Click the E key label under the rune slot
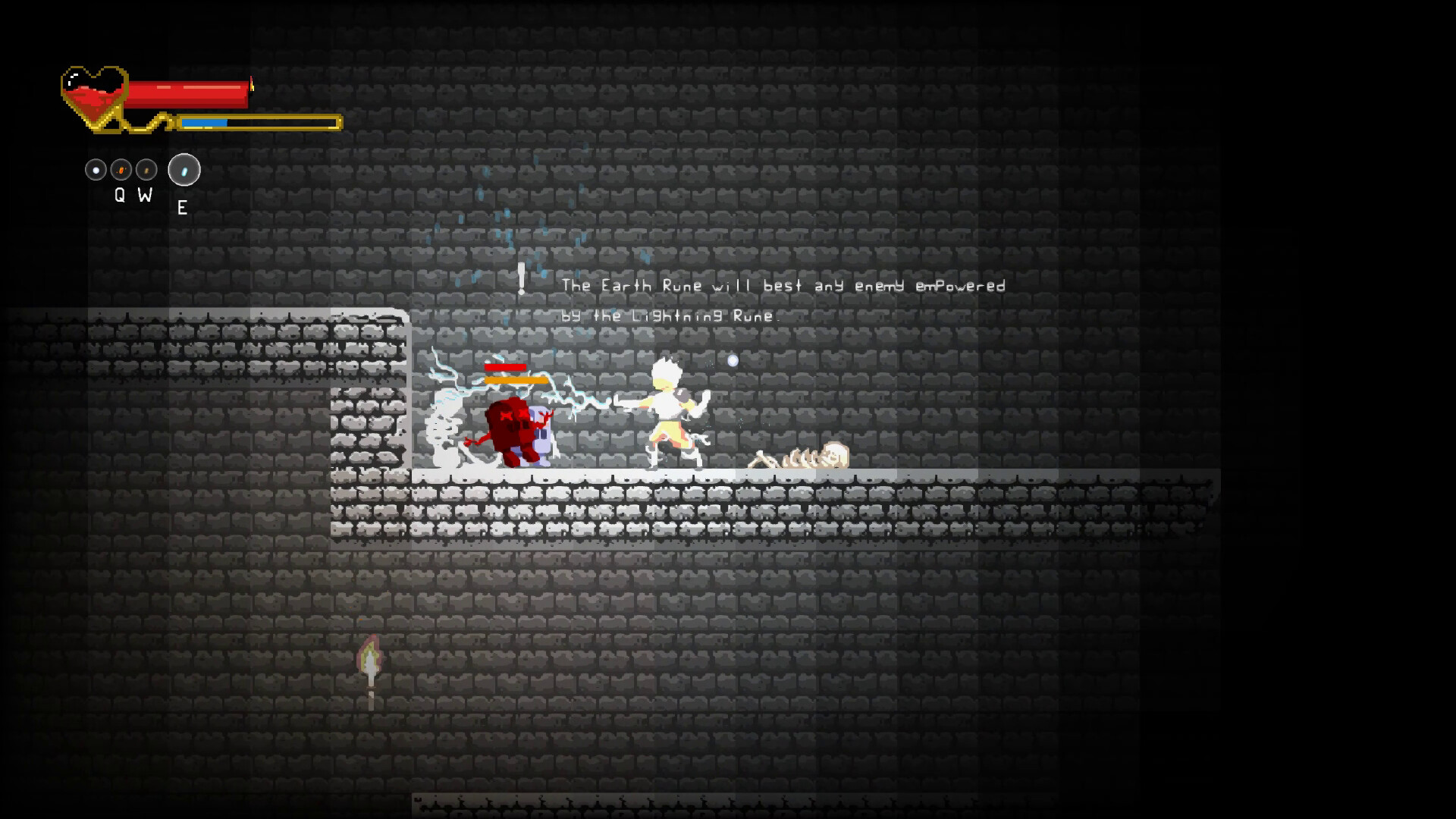Viewport: 1456px width, 819px height. click(183, 207)
